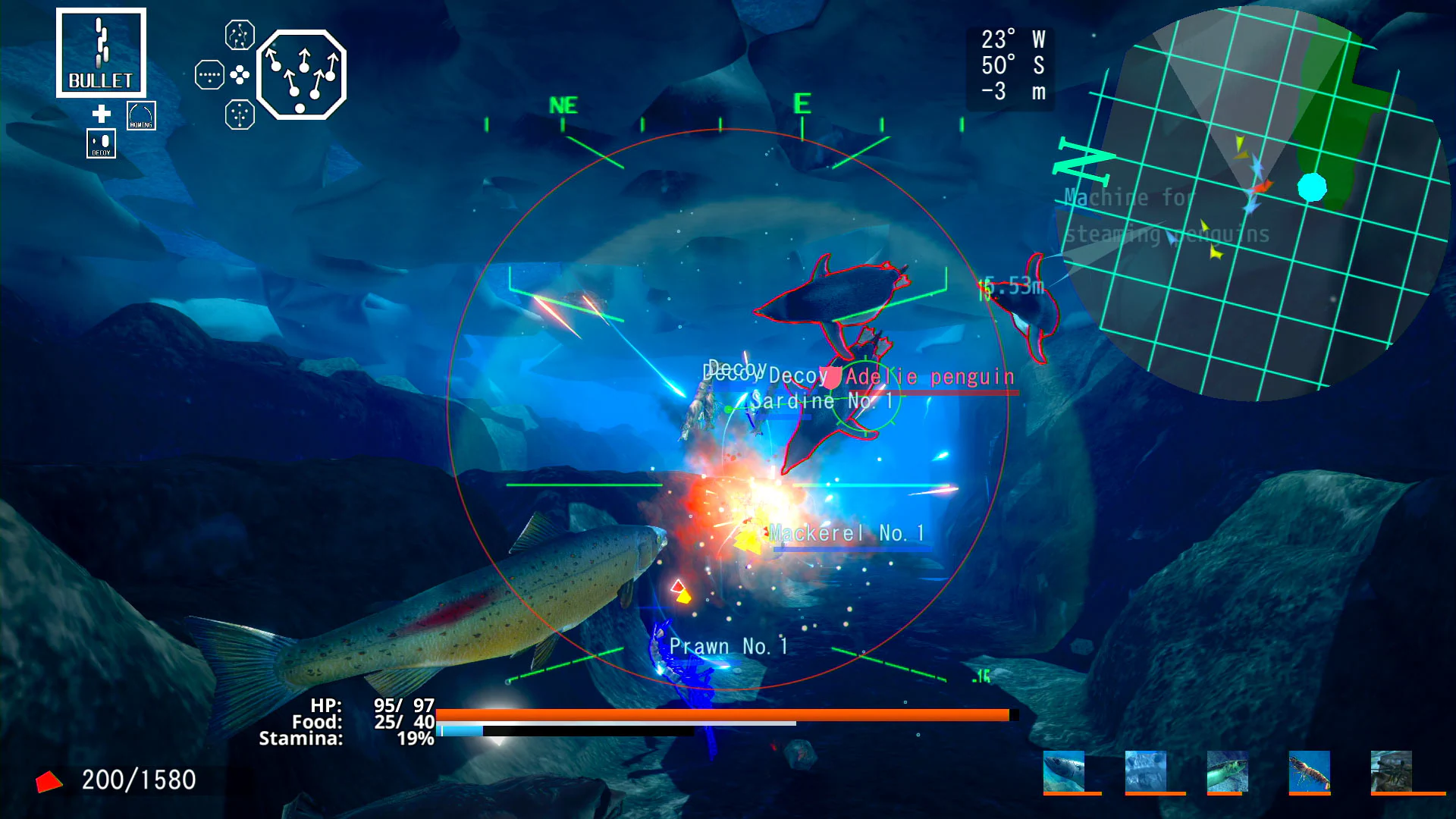Click the plus sign under the BULLET icon

pyautogui.click(x=101, y=114)
